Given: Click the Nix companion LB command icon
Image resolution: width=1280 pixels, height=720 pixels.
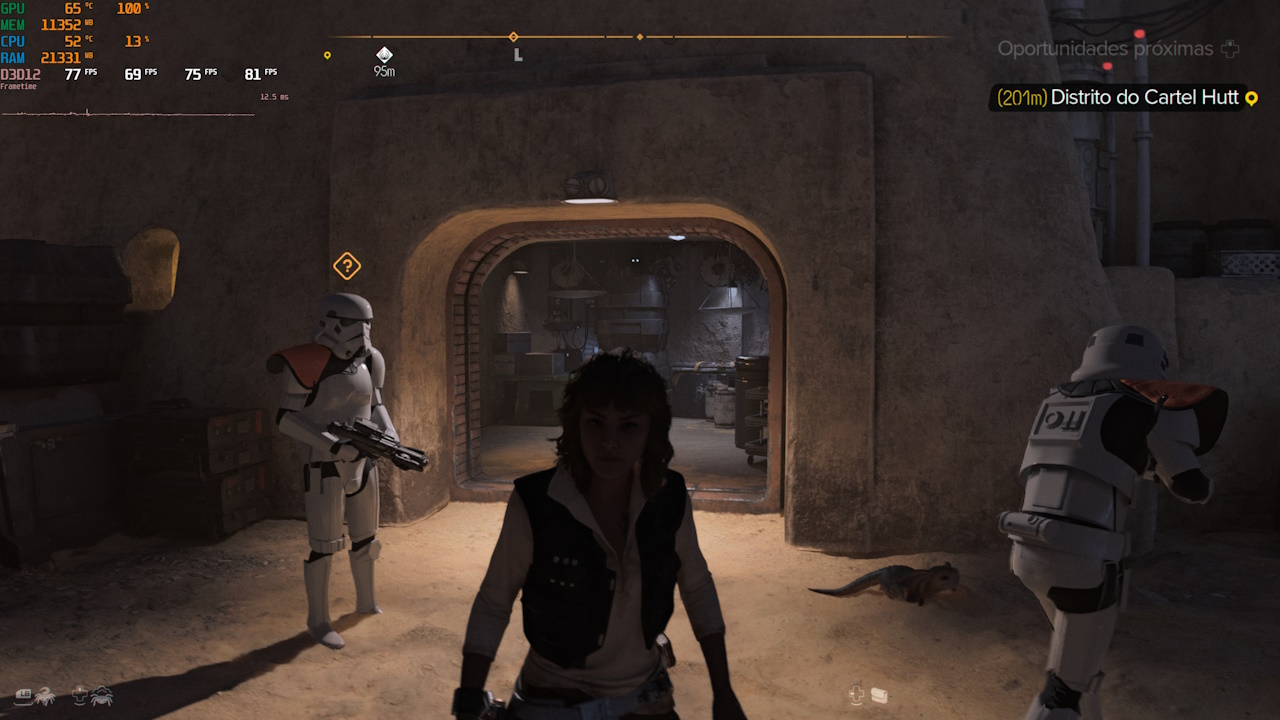Looking at the screenshot, I should click(23, 694).
